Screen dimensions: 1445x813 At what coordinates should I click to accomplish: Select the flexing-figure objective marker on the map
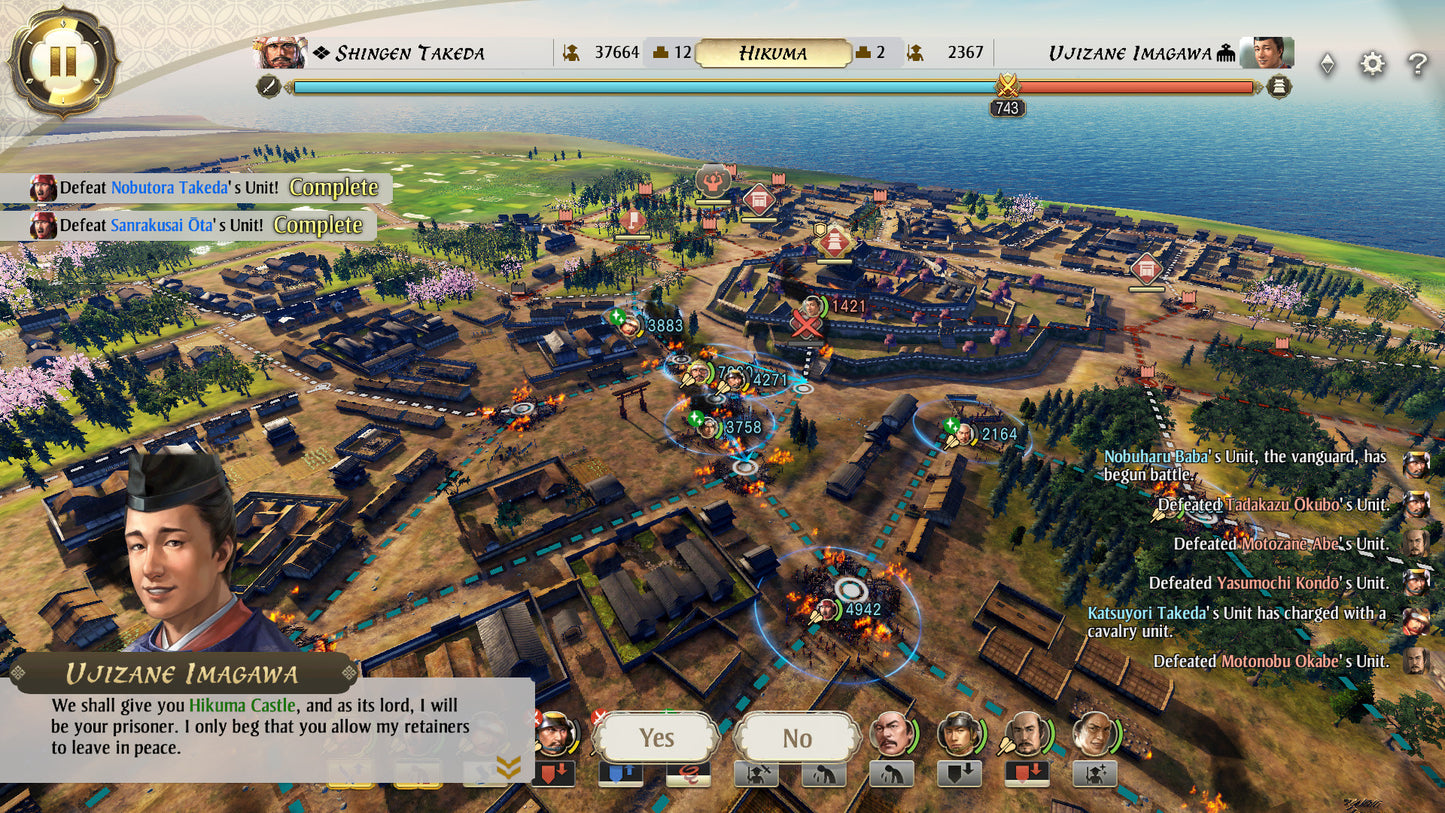(x=712, y=182)
